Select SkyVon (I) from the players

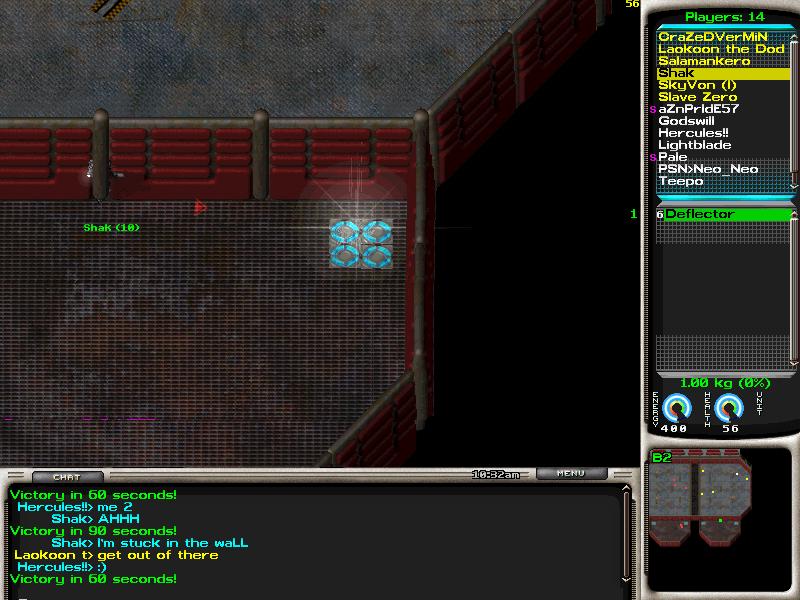(697, 85)
